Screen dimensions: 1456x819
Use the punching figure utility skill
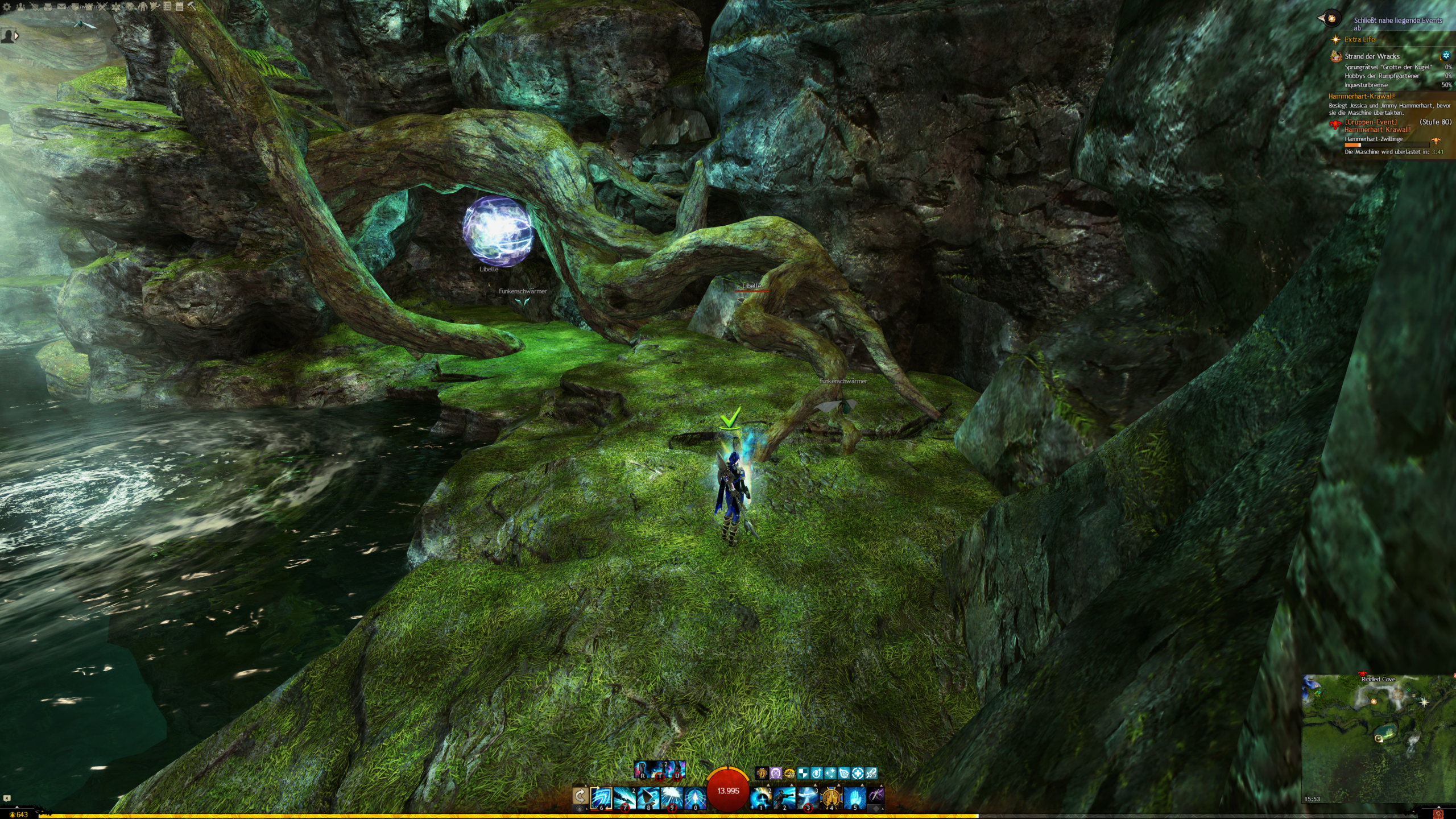coord(784,798)
